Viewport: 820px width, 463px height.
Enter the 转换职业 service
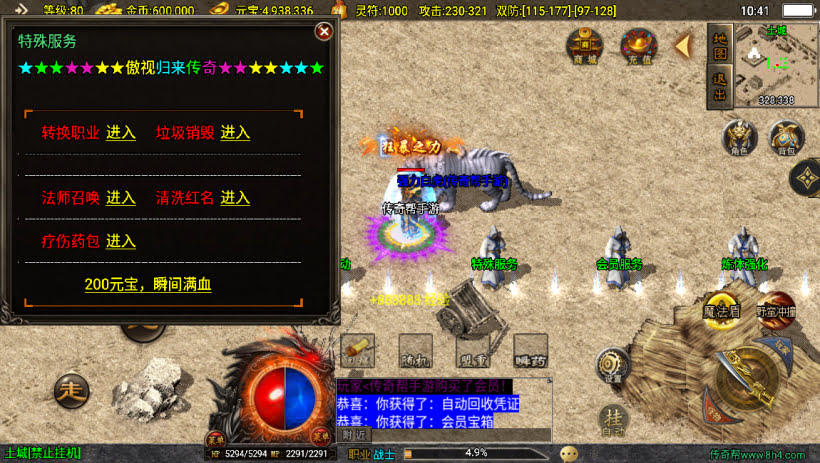pyautogui.click(x=121, y=133)
